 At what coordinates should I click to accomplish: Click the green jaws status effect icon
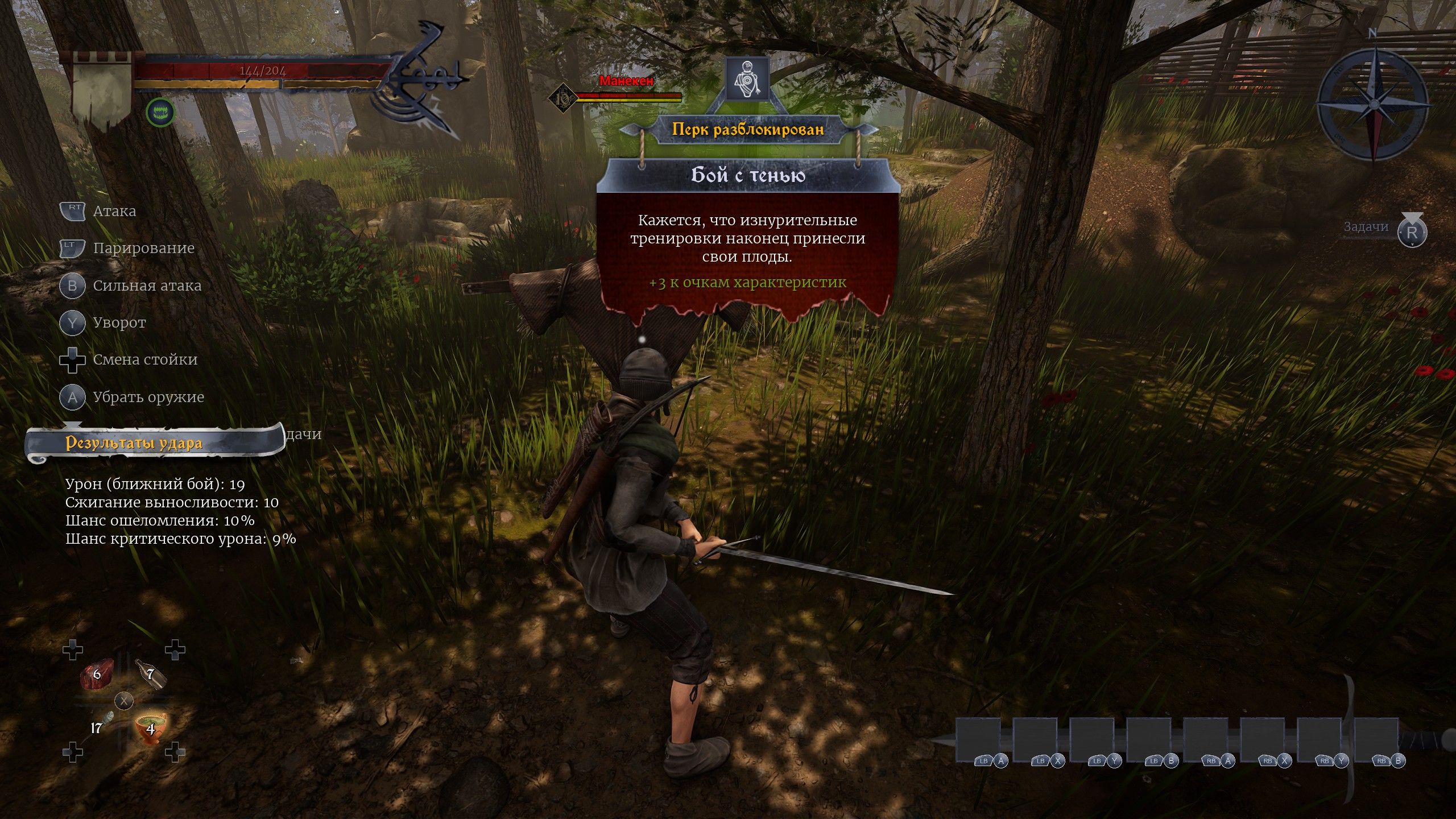click(x=160, y=113)
